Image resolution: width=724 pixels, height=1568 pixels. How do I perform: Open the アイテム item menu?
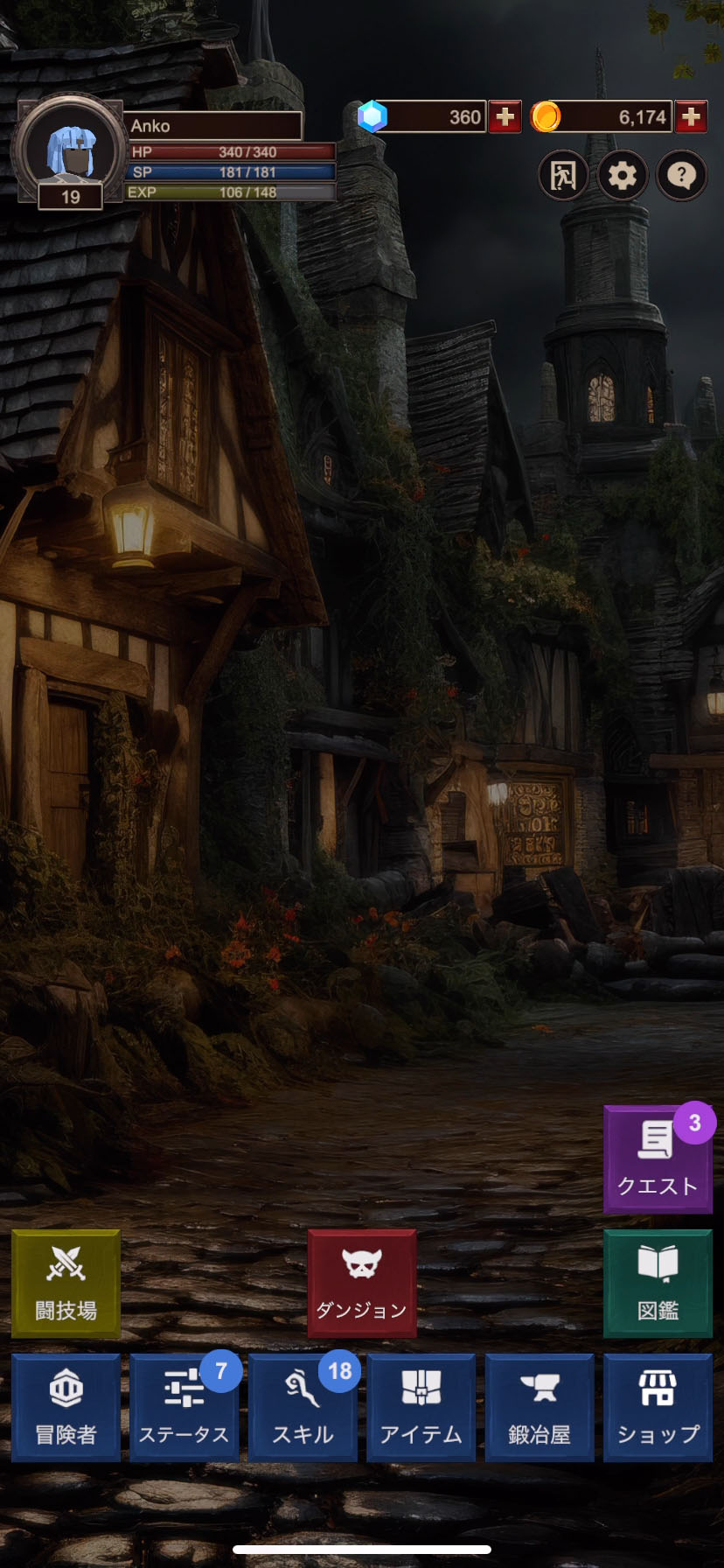click(x=421, y=1407)
